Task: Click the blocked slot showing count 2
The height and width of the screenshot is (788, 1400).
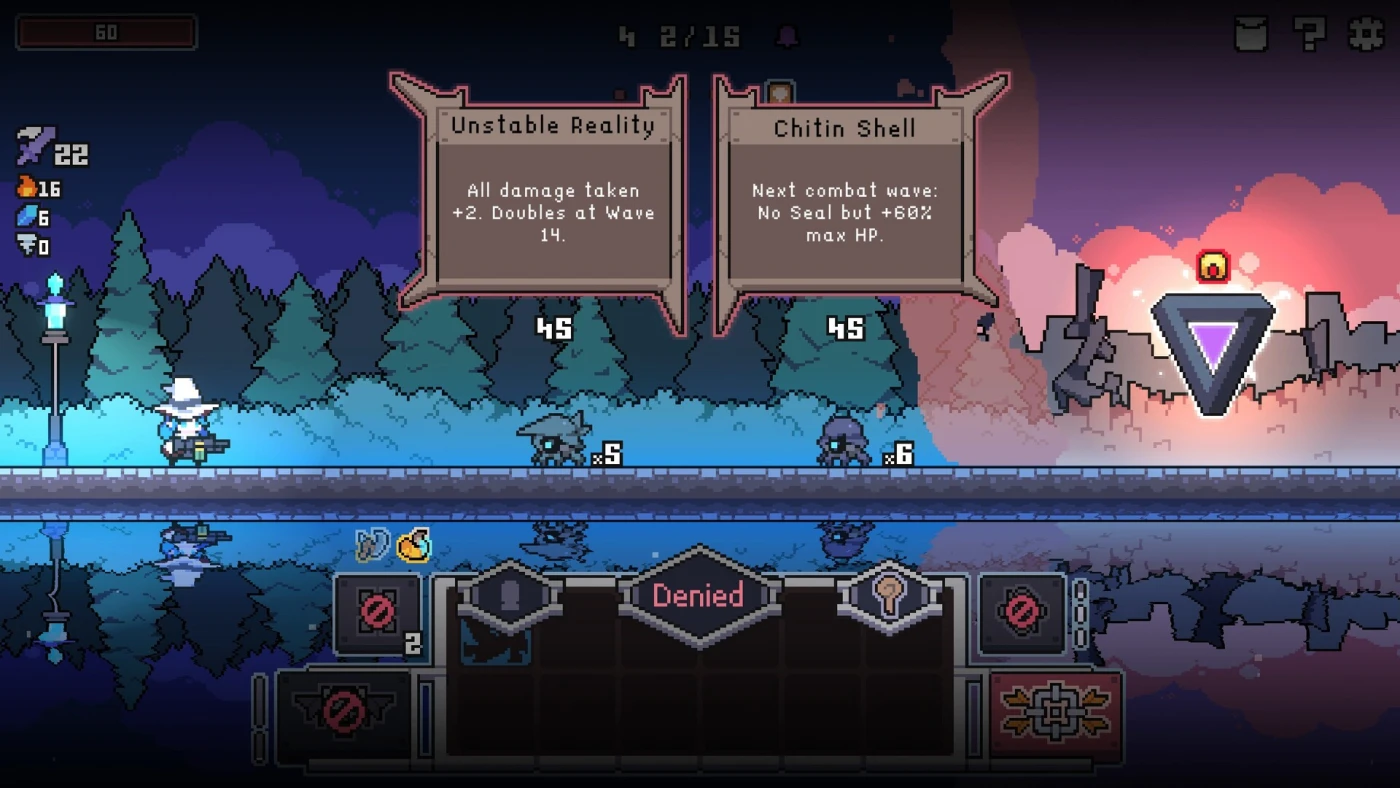Action: point(378,613)
